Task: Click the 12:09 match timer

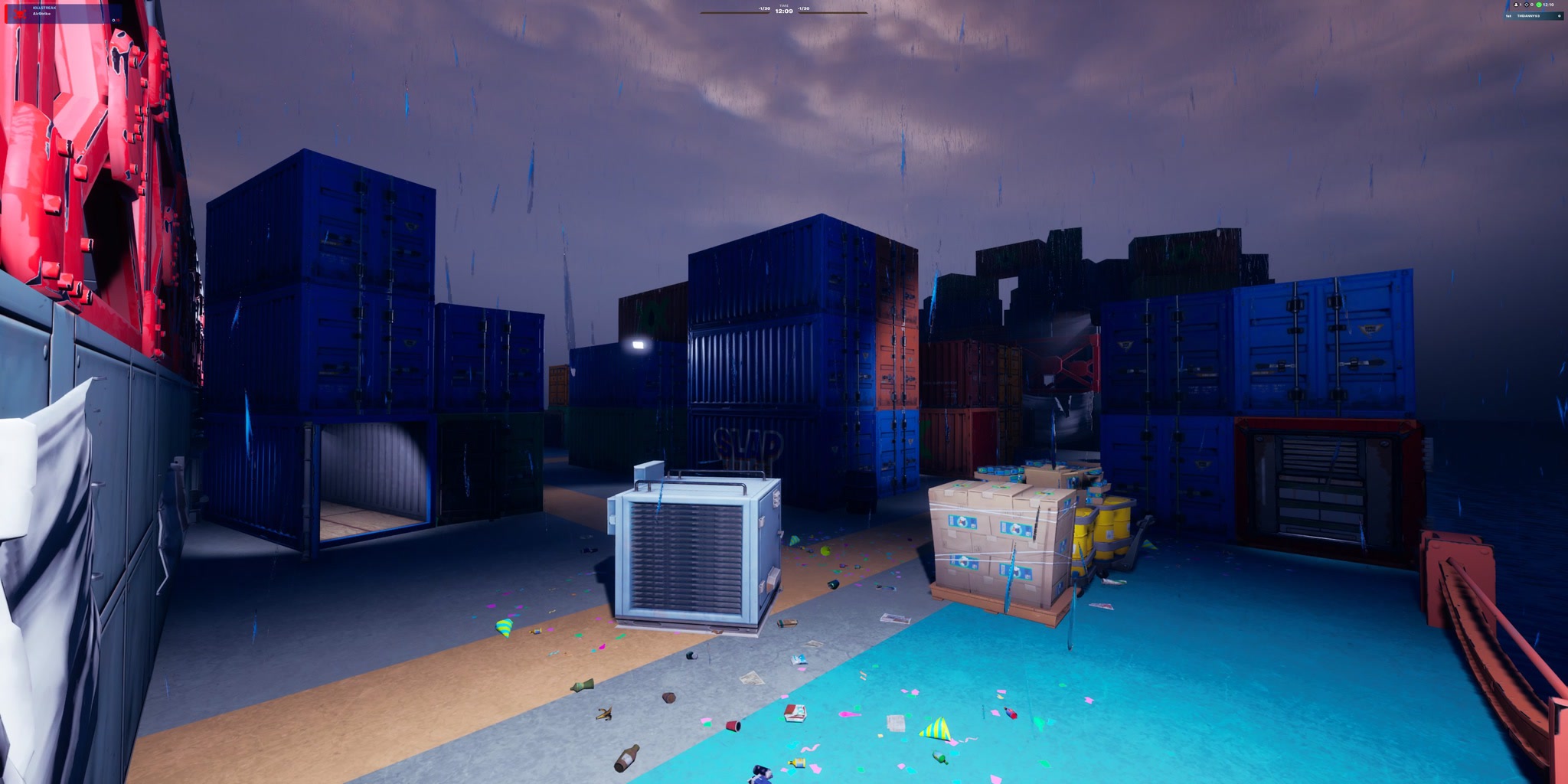Action: click(x=784, y=11)
